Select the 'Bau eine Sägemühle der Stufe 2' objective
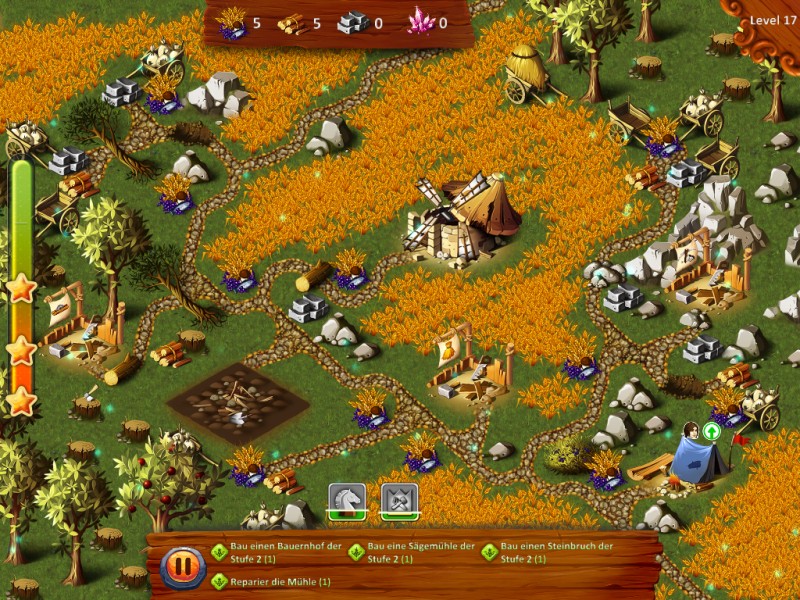The image size is (800, 600). click(x=413, y=552)
